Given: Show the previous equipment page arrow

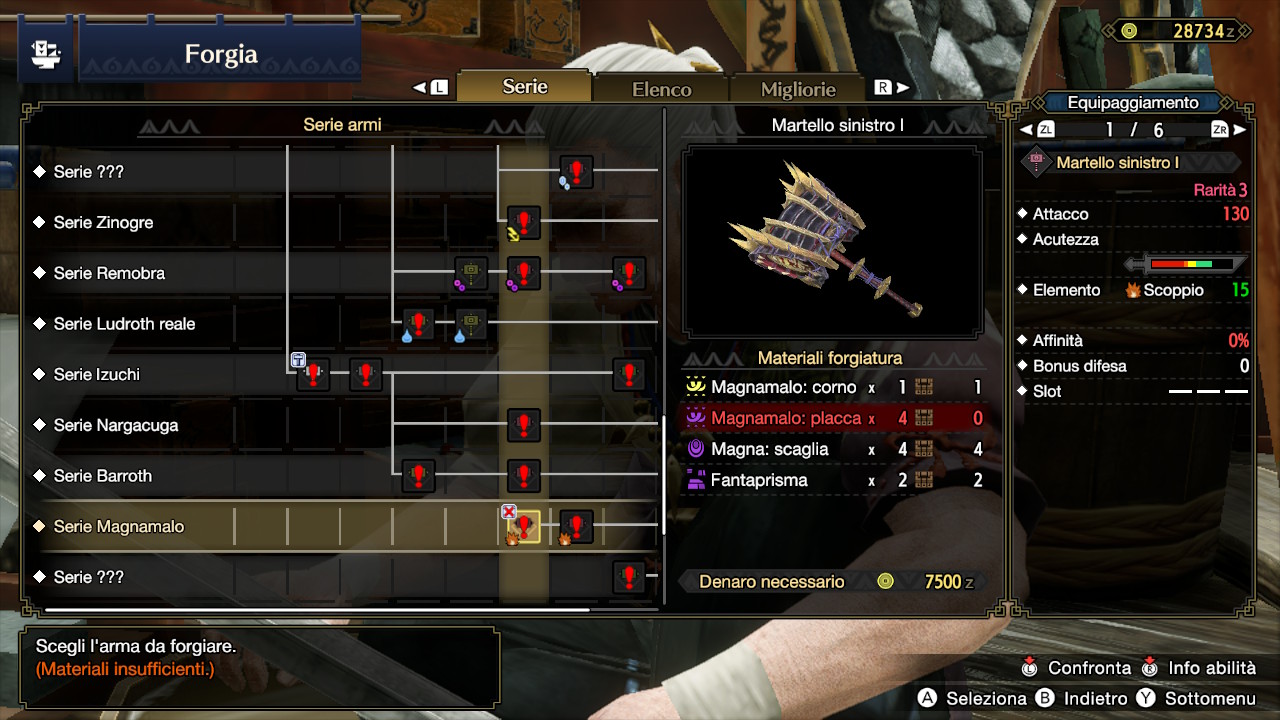Looking at the screenshot, I should pos(1025,130).
